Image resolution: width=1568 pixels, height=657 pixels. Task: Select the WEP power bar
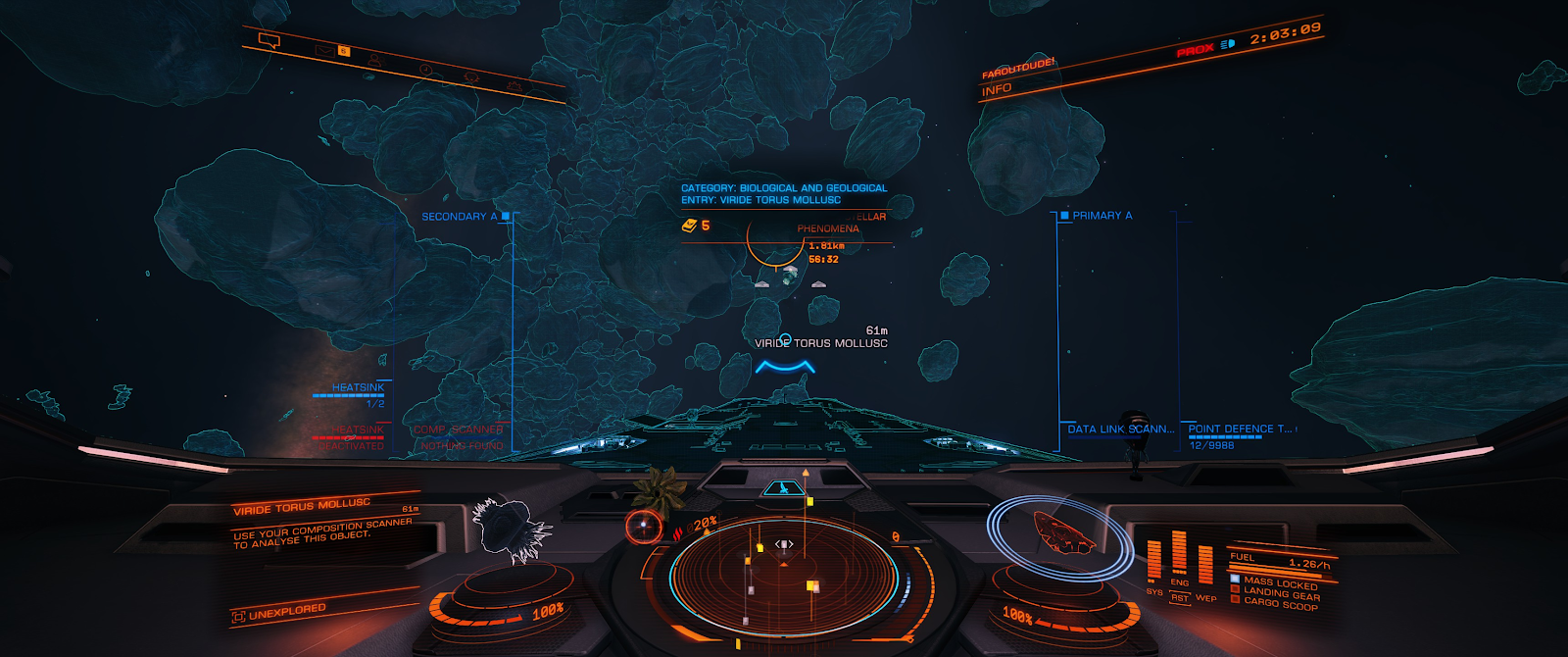click(1205, 566)
